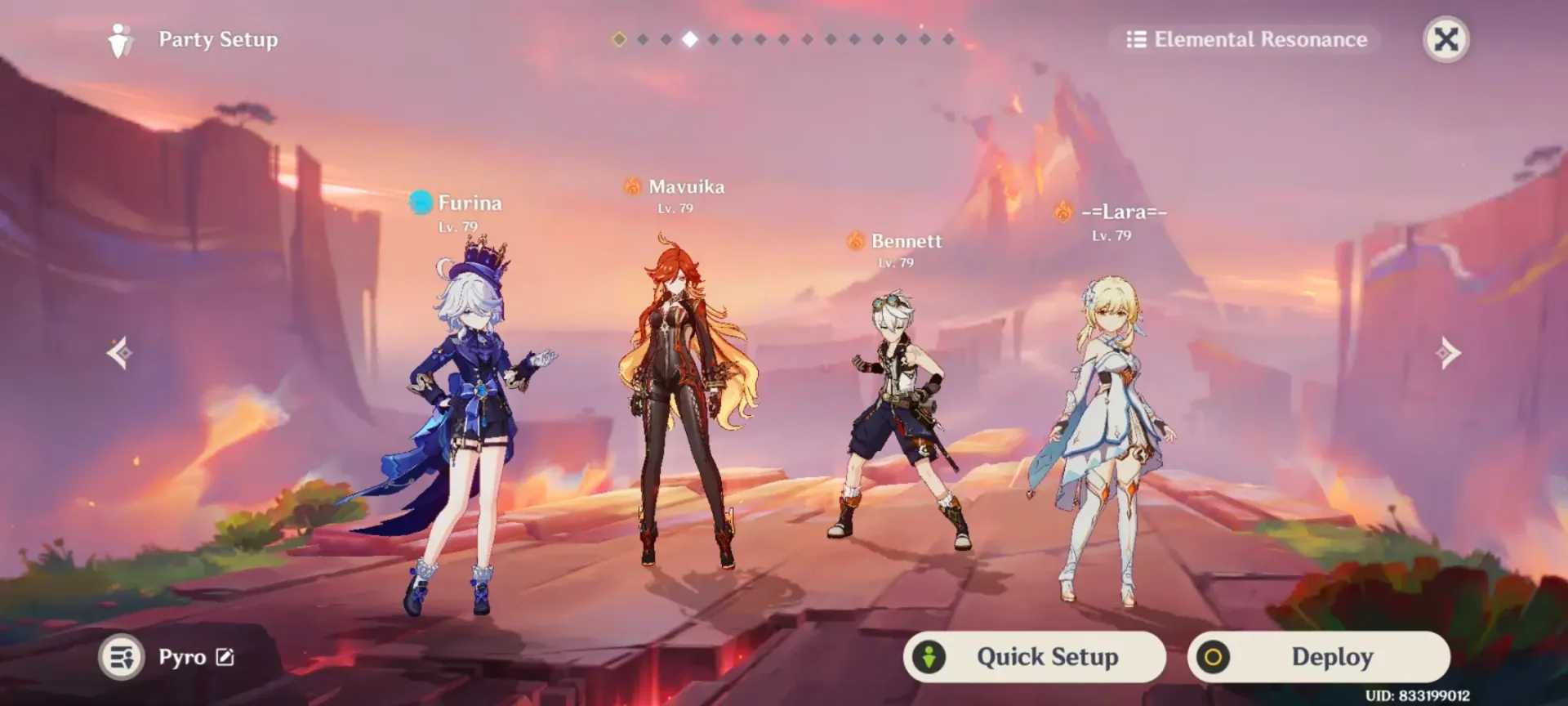The height and width of the screenshot is (706, 1568).
Task: Open the Elemental Resonance details
Action: point(1246,39)
